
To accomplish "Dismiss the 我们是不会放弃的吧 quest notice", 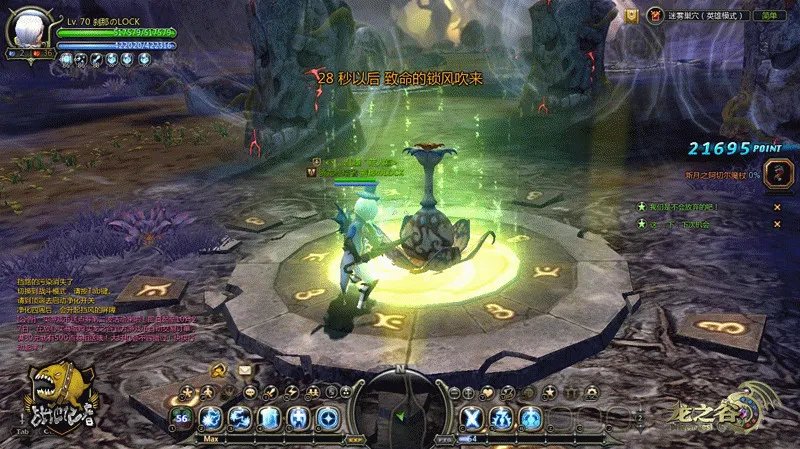I will (776, 207).
